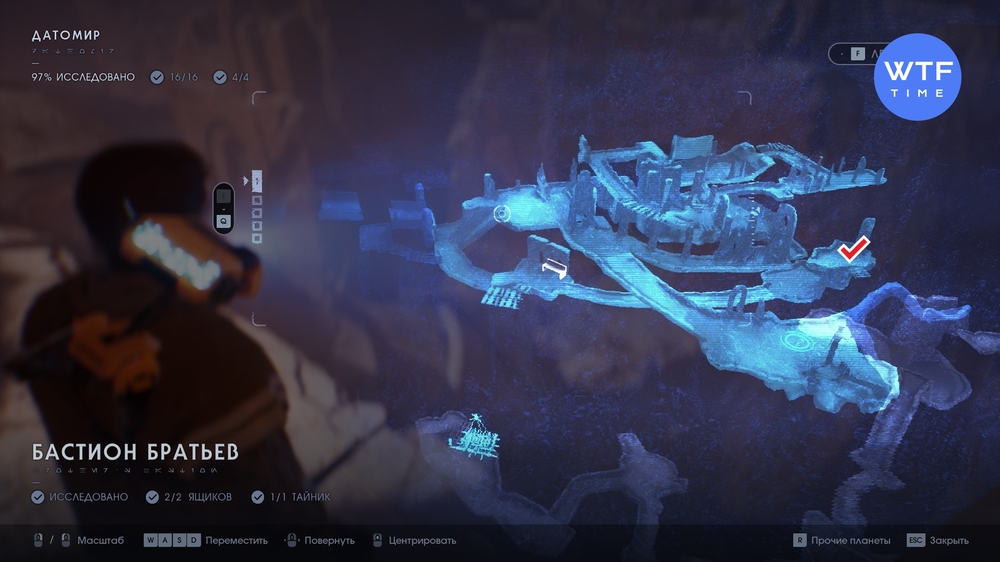The width and height of the screenshot is (1000, 562).
Task: Select the Mantis ship marker on the map
Action: (x=477, y=435)
